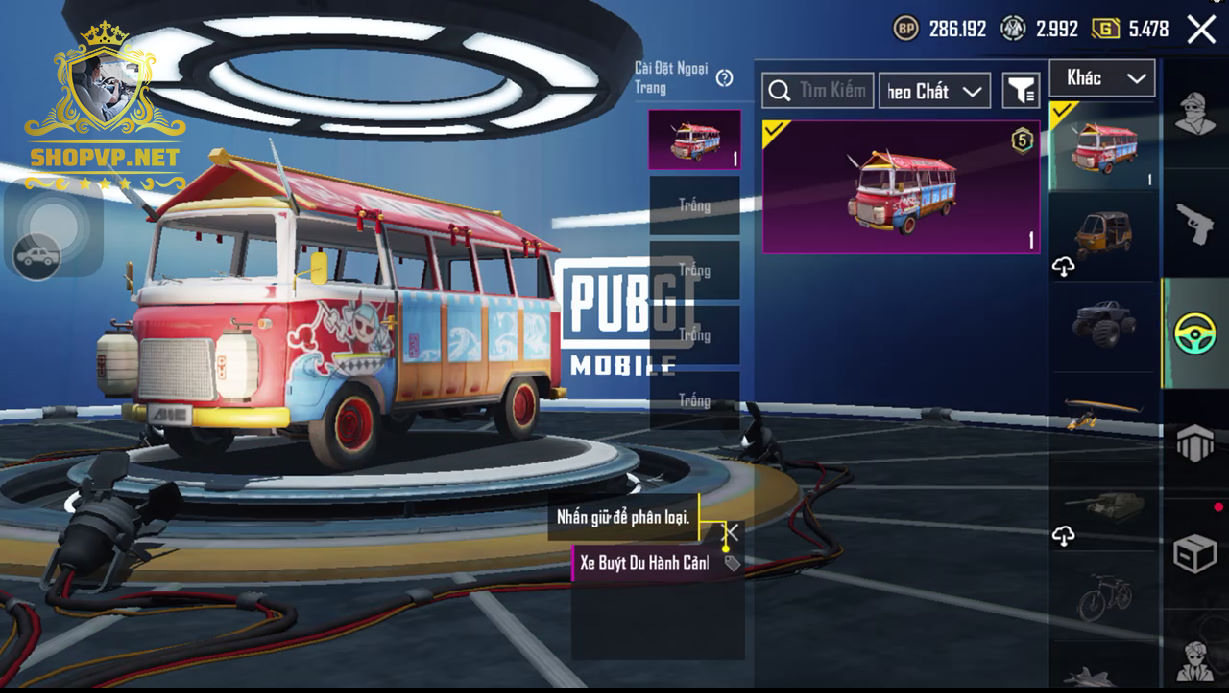Open the pistol weapon skins tab

[1195, 223]
